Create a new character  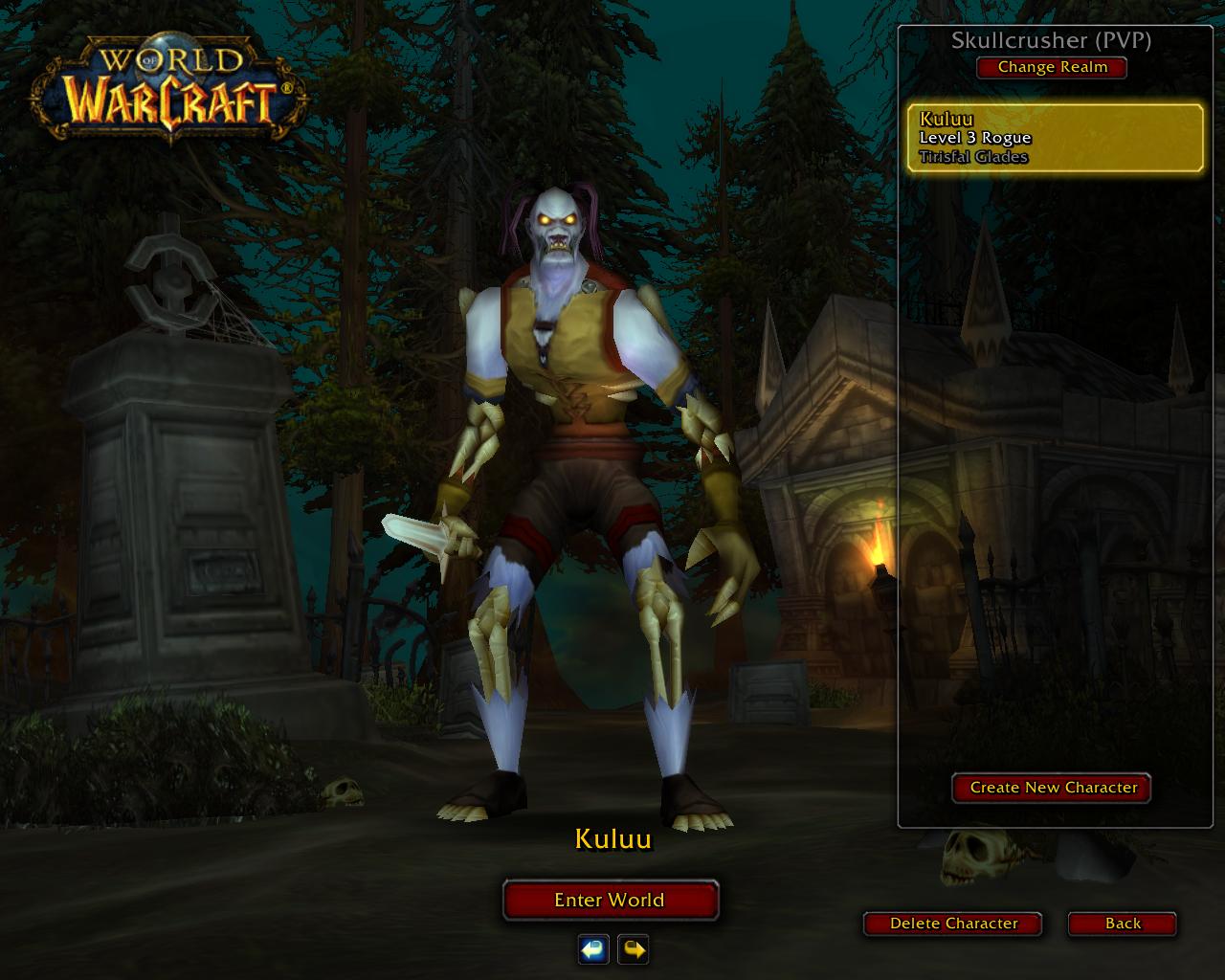[1053, 788]
